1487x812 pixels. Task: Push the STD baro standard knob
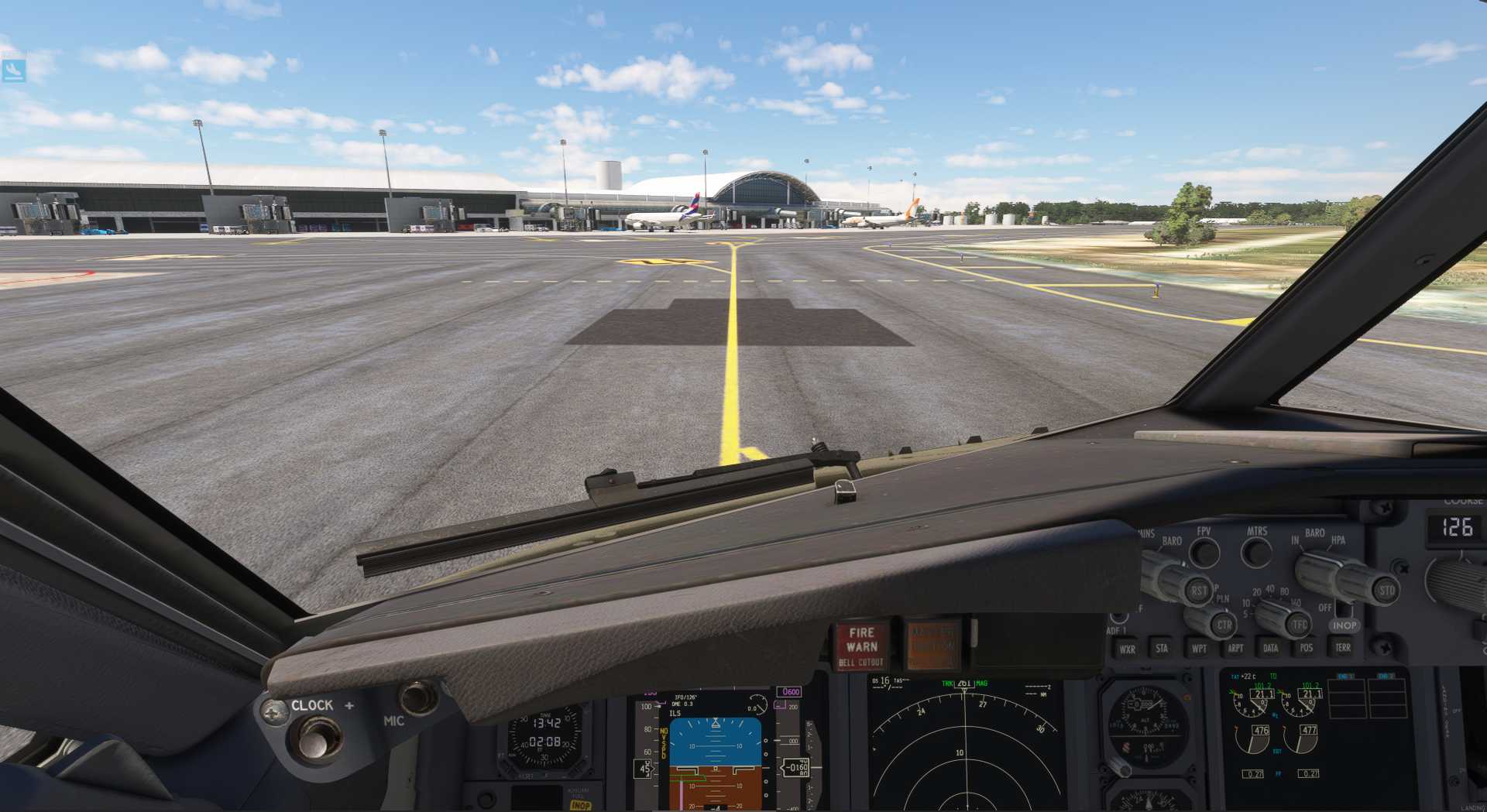[1386, 591]
